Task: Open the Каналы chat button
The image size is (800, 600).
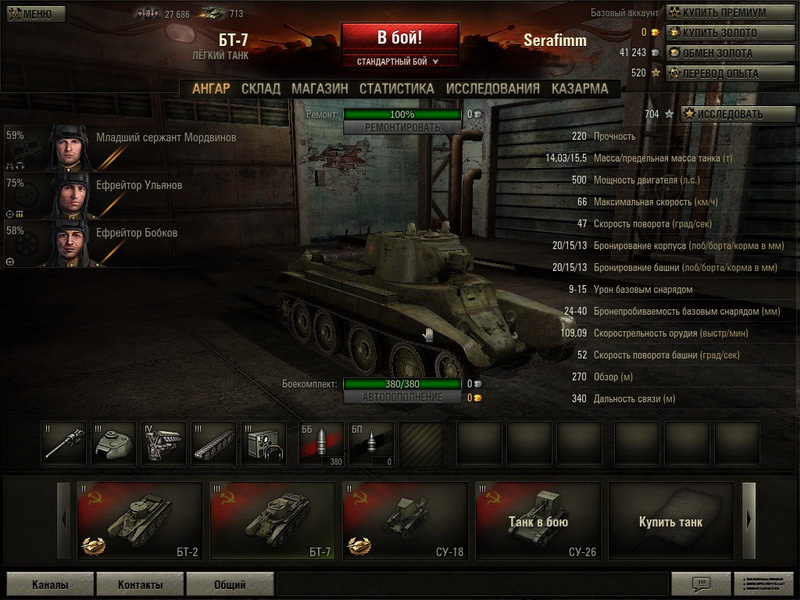Action: [x=50, y=584]
